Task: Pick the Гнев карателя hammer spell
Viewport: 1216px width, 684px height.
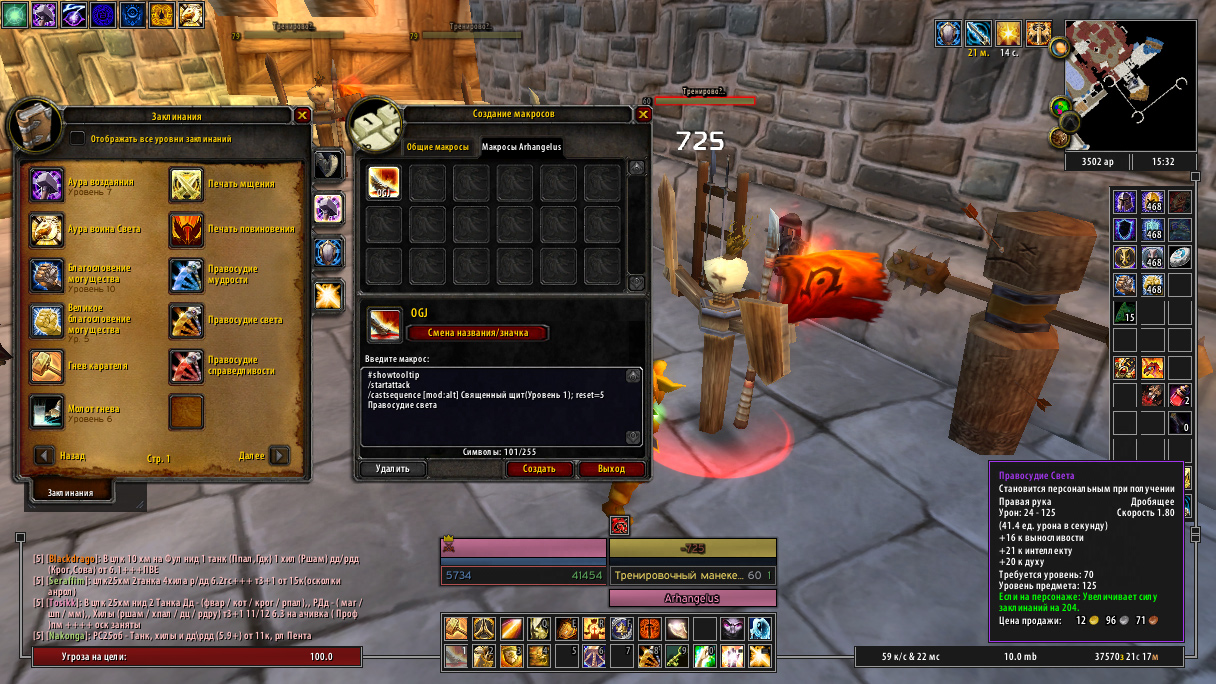Action: point(47,366)
